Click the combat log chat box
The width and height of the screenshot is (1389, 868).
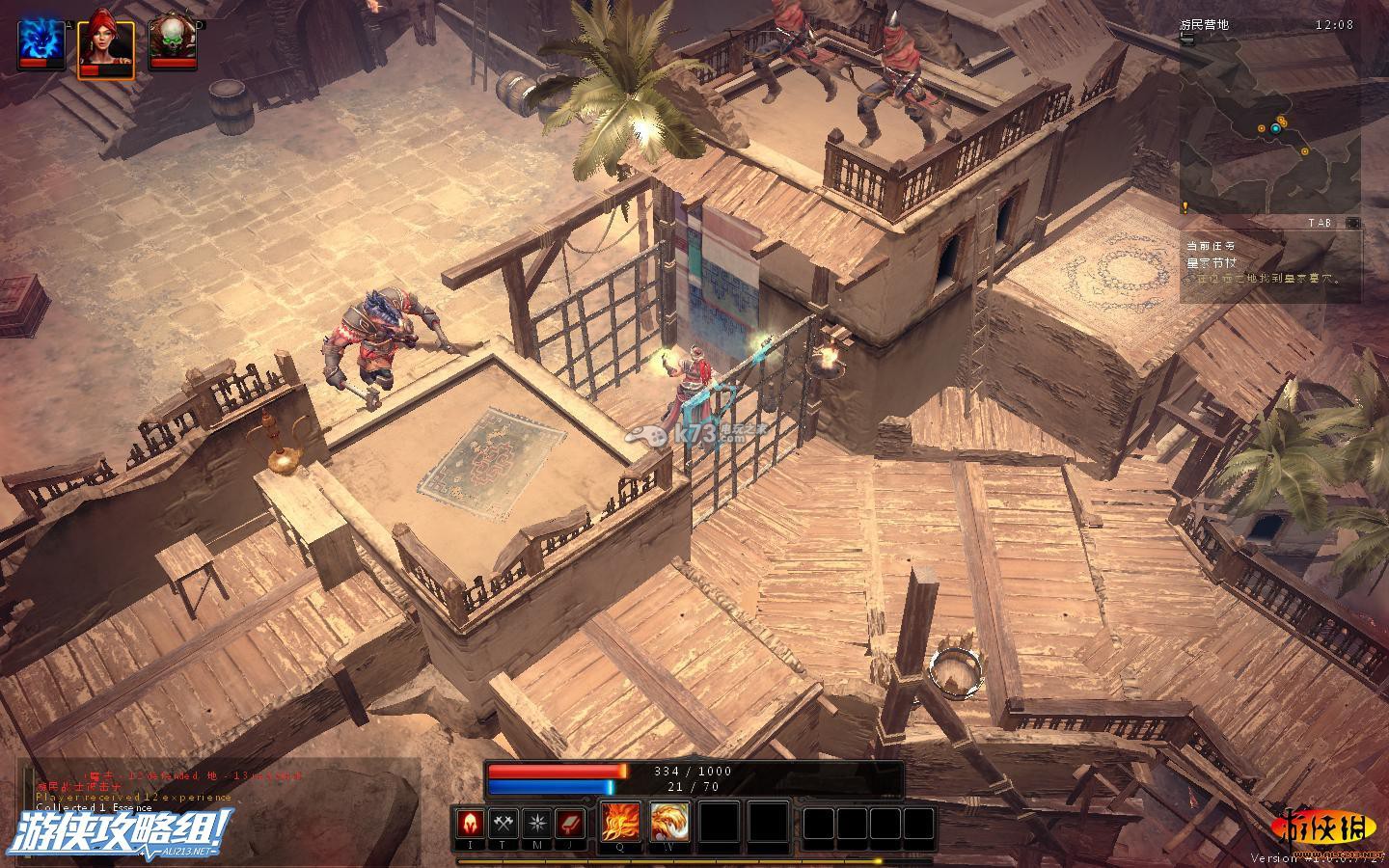pos(217,791)
